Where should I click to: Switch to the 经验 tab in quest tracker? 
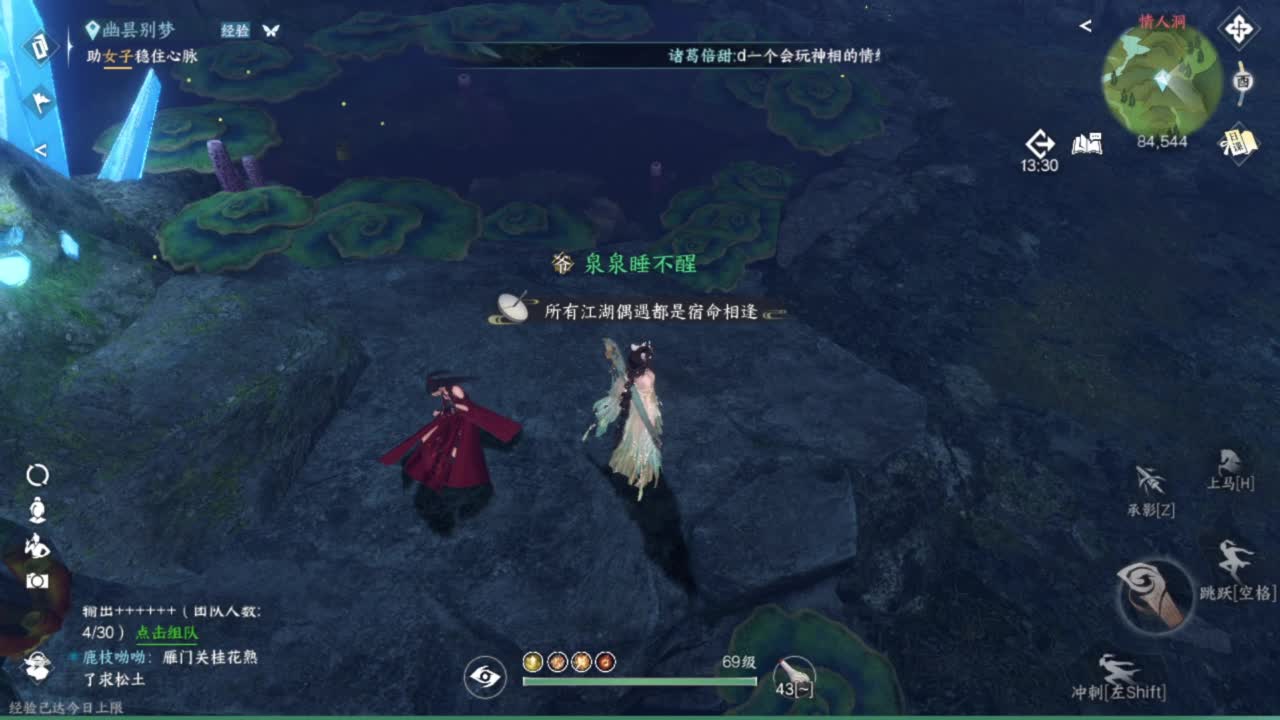[237, 30]
